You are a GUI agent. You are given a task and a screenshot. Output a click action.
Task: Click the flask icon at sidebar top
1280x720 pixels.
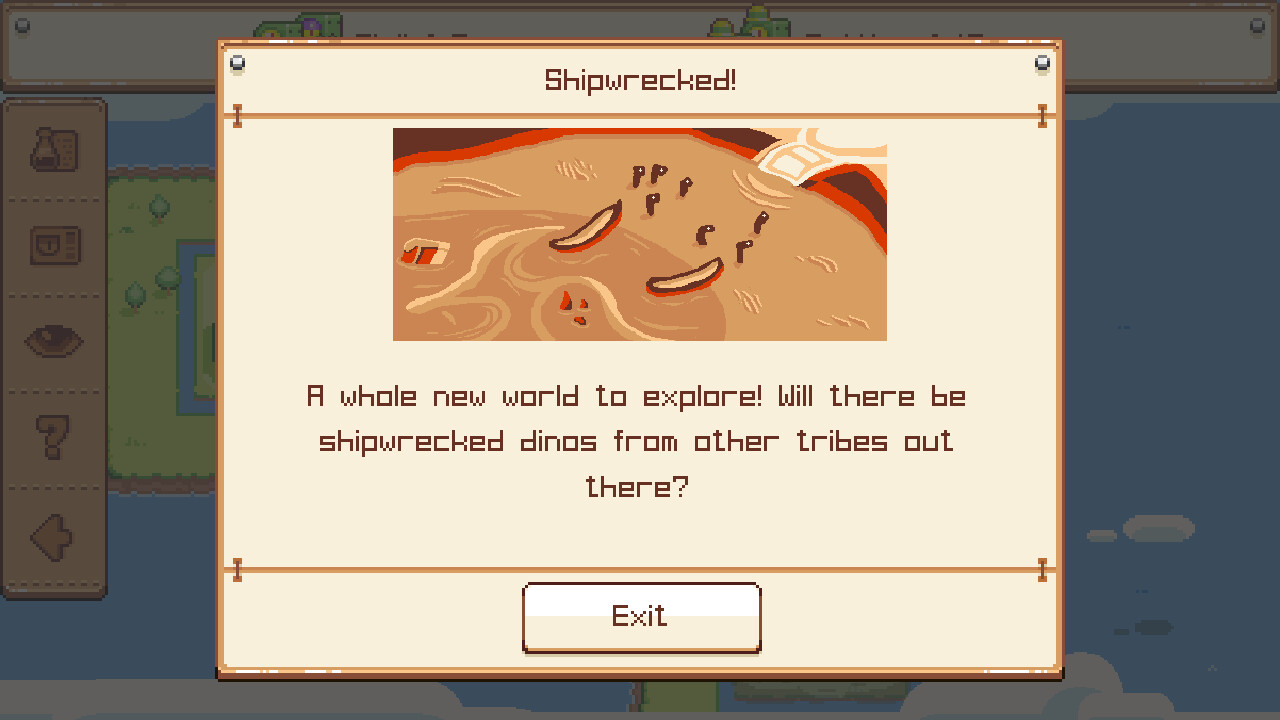pos(55,148)
